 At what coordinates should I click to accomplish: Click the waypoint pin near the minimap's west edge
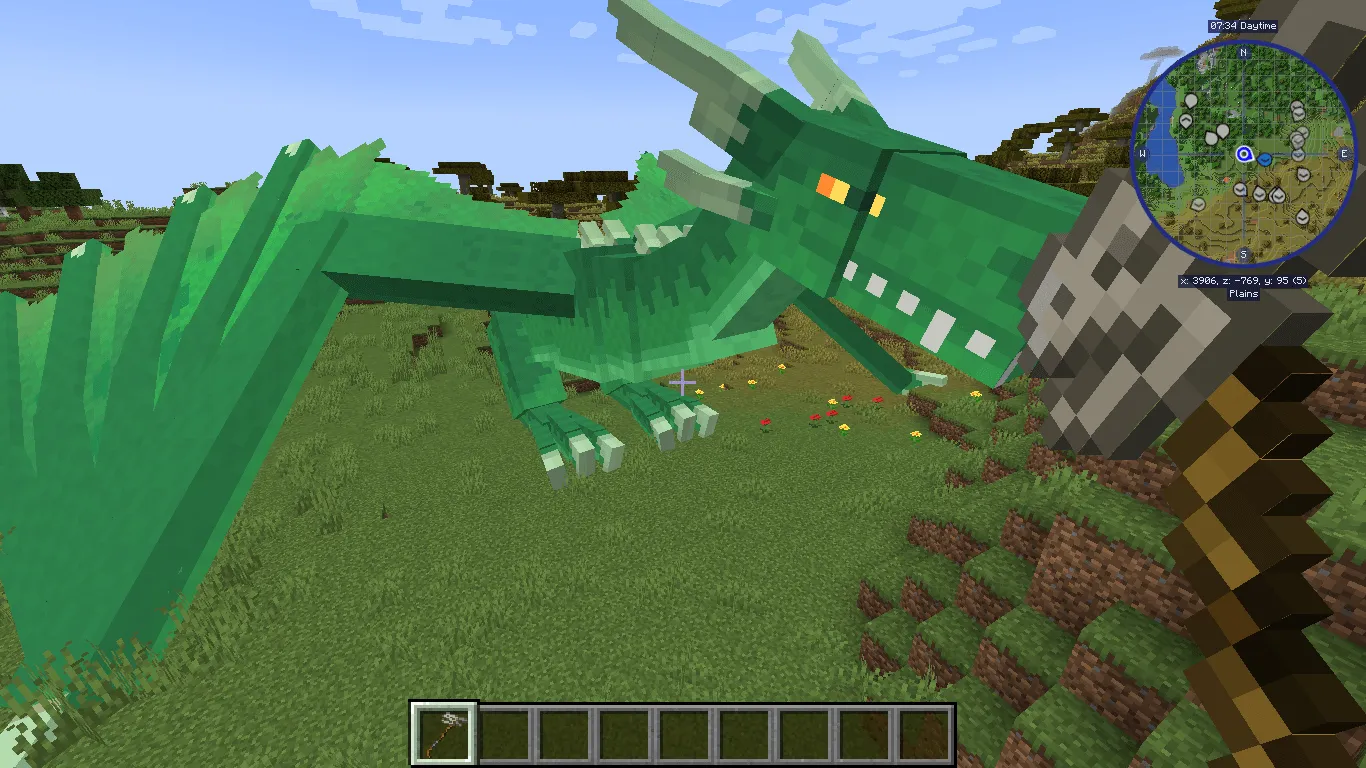pos(1187,120)
